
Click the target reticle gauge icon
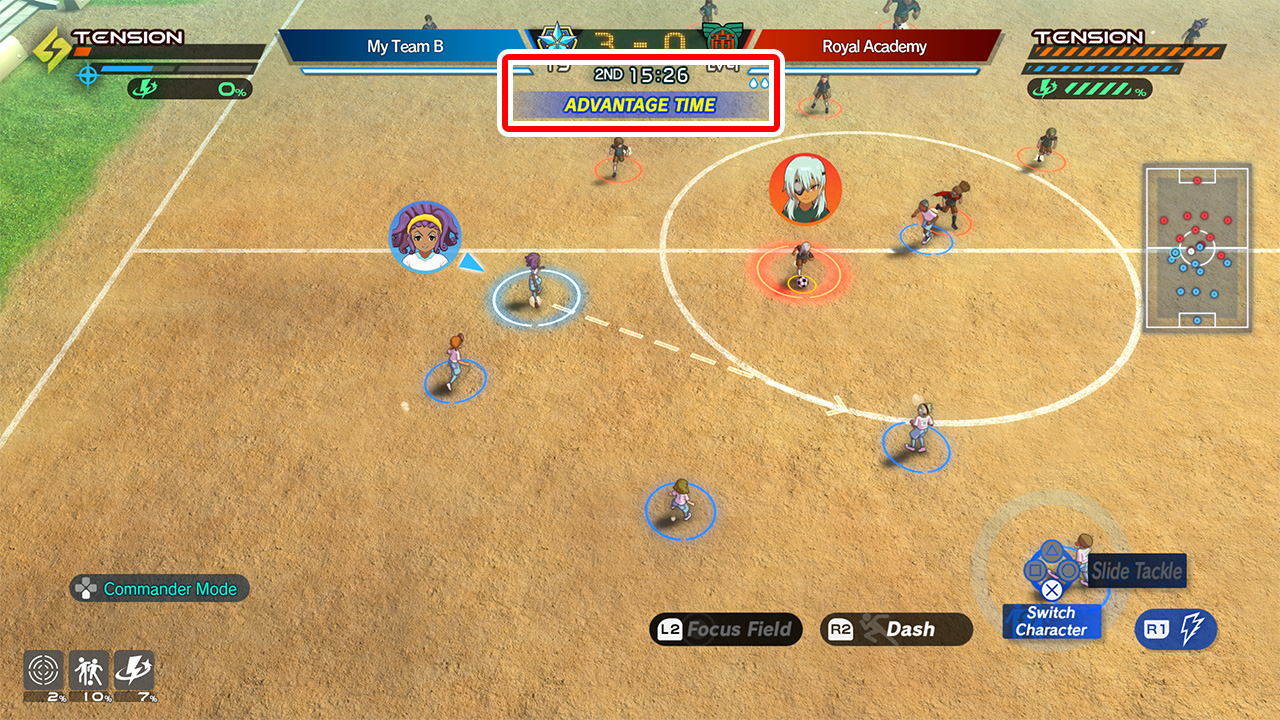(x=44, y=670)
